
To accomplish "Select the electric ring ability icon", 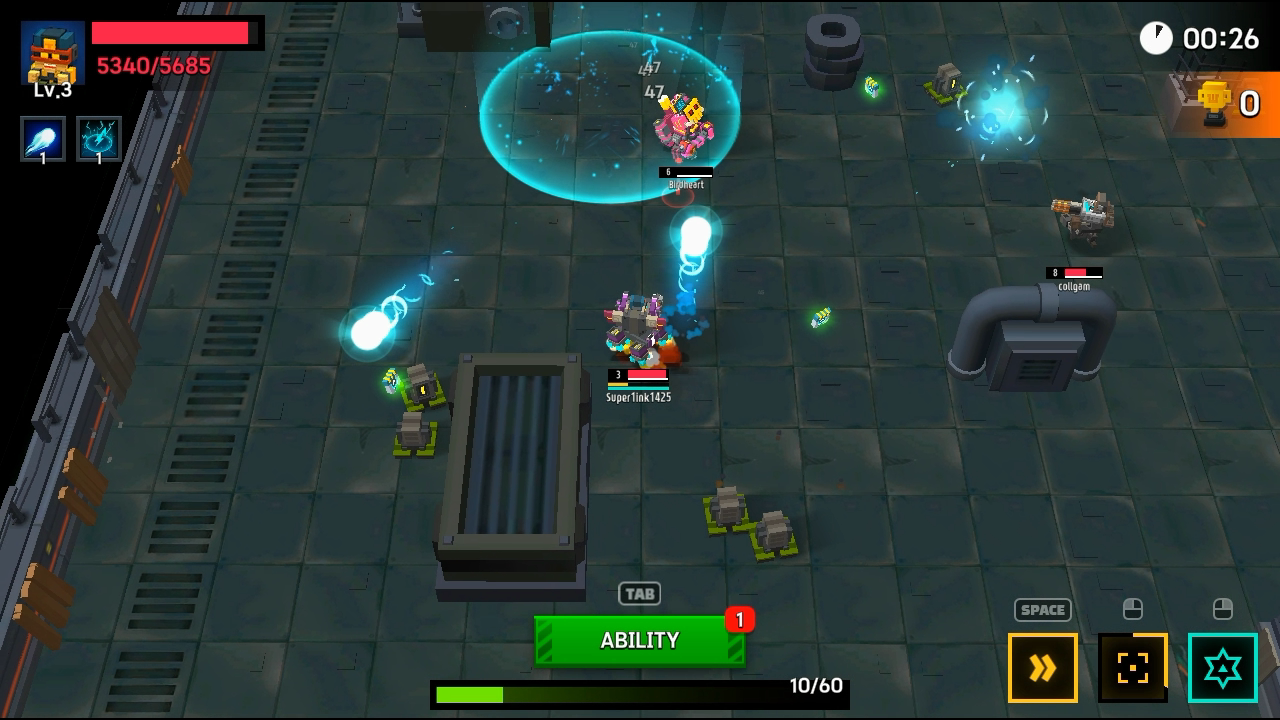I will (99, 139).
